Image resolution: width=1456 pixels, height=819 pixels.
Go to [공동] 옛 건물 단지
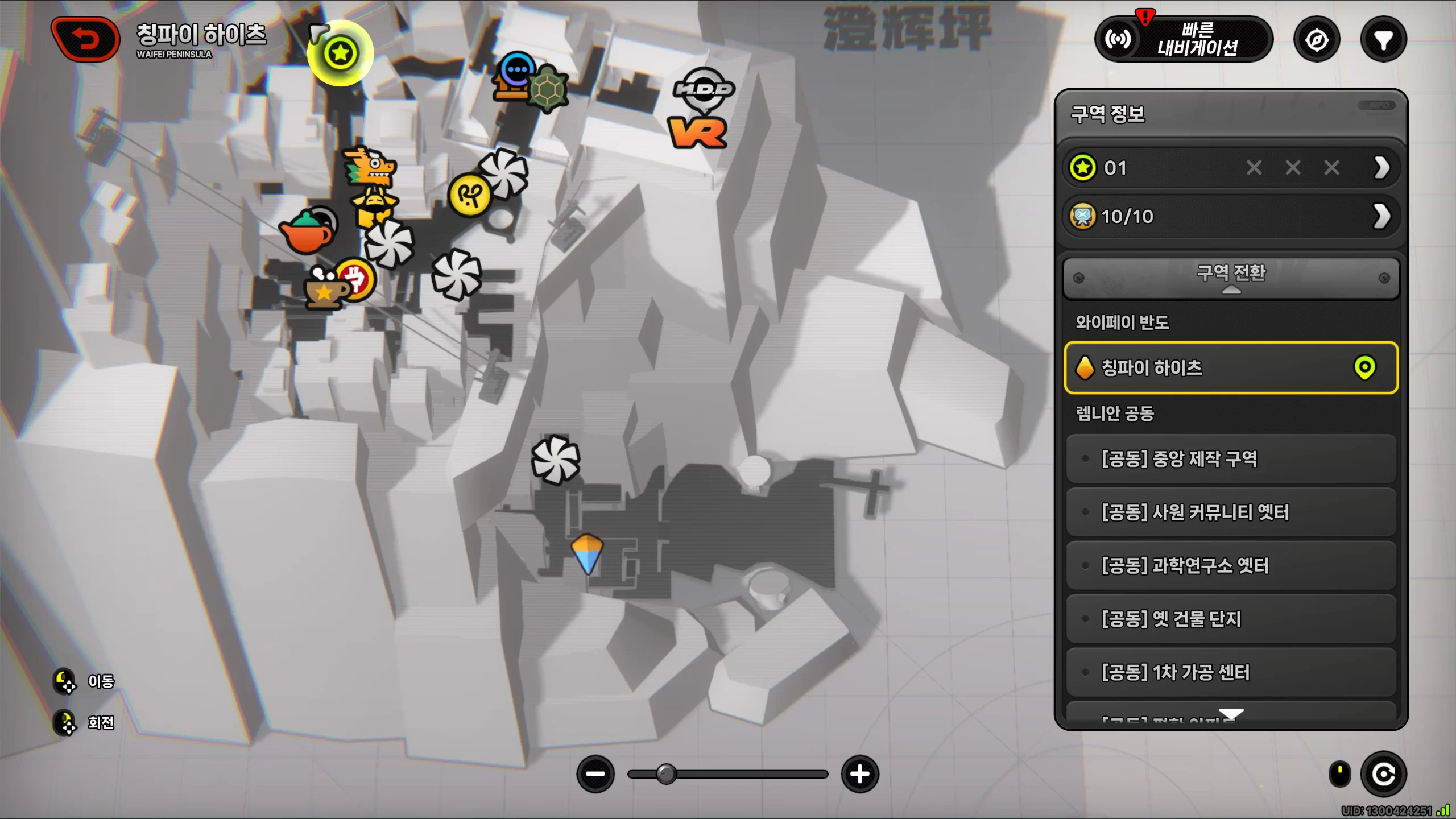[1231, 619]
